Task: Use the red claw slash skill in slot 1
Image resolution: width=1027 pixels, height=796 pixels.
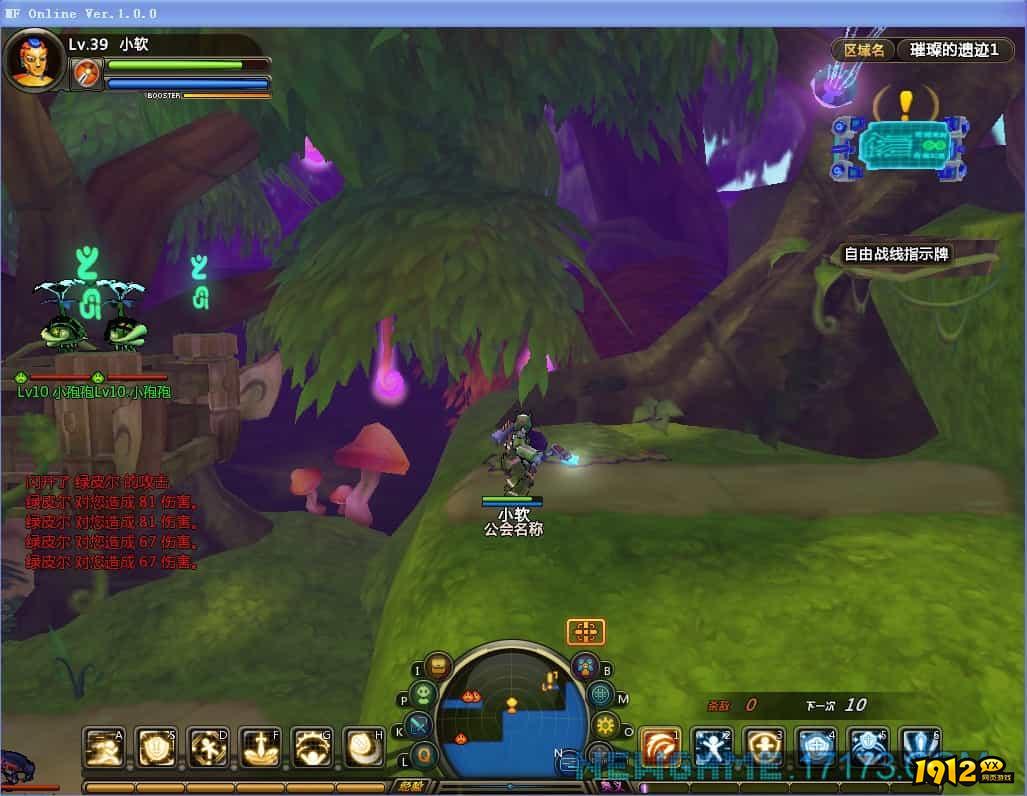Action: point(659,747)
